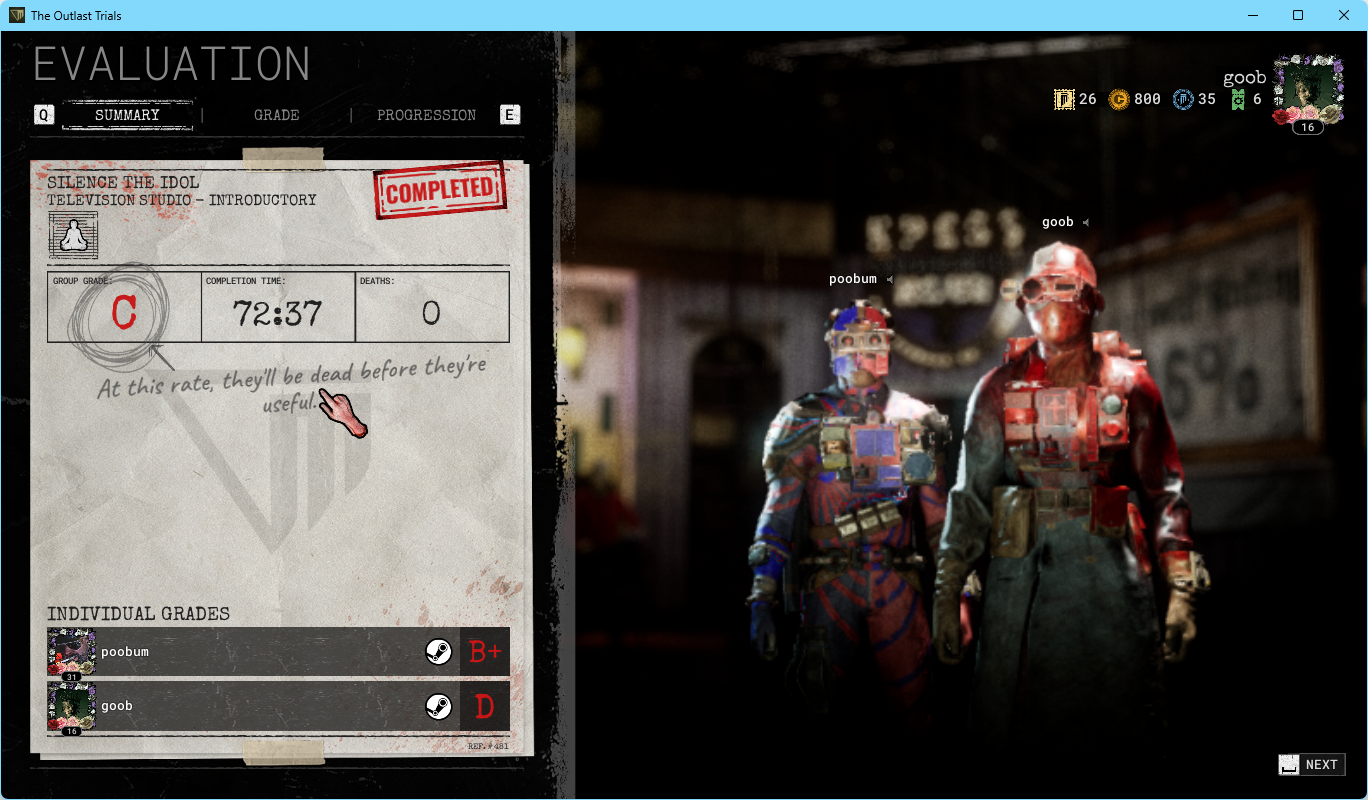This screenshot has height=800, width=1368.
Task: Show the Progression tab
Action: point(426,115)
